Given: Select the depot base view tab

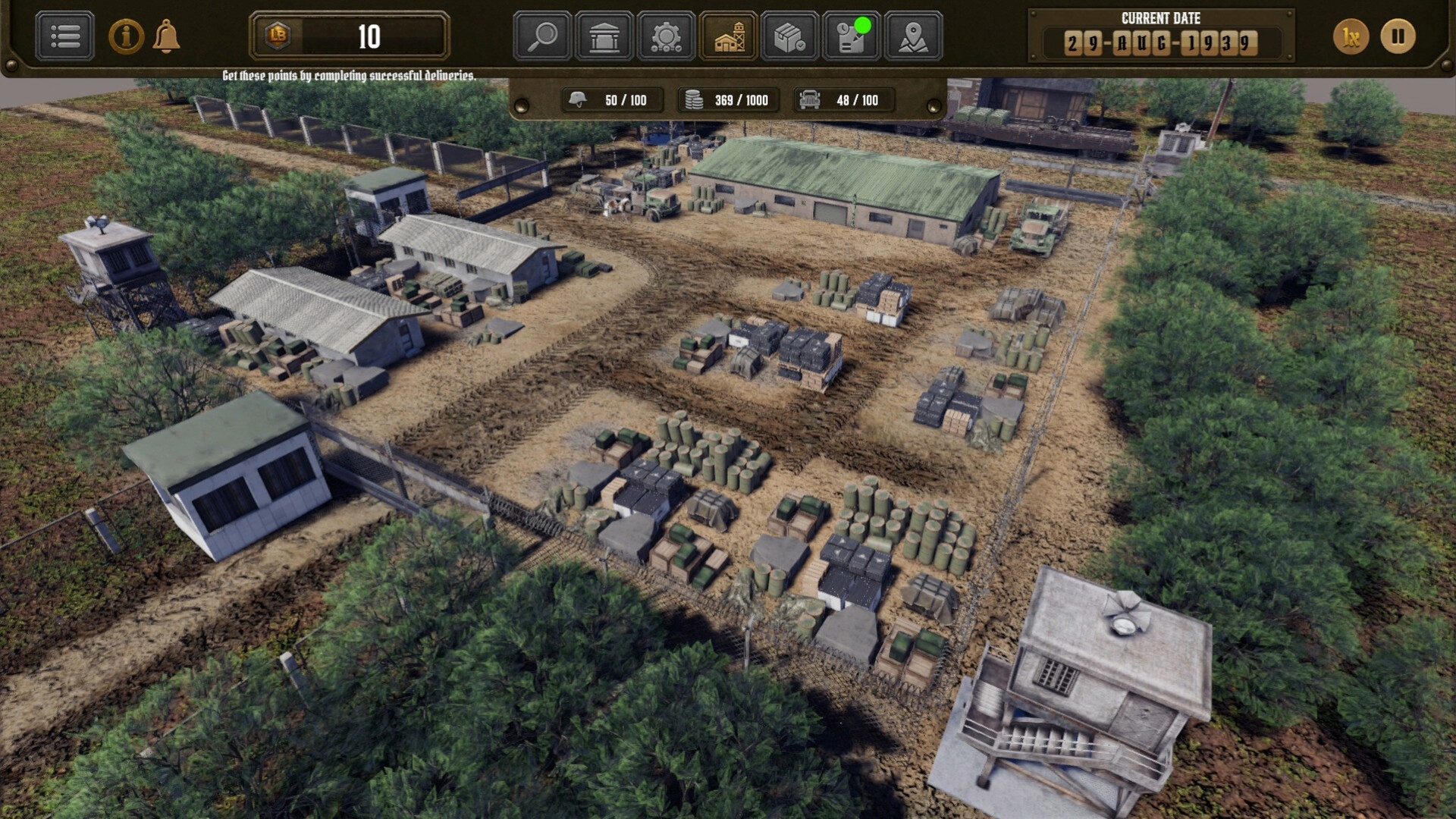Looking at the screenshot, I should [728, 36].
